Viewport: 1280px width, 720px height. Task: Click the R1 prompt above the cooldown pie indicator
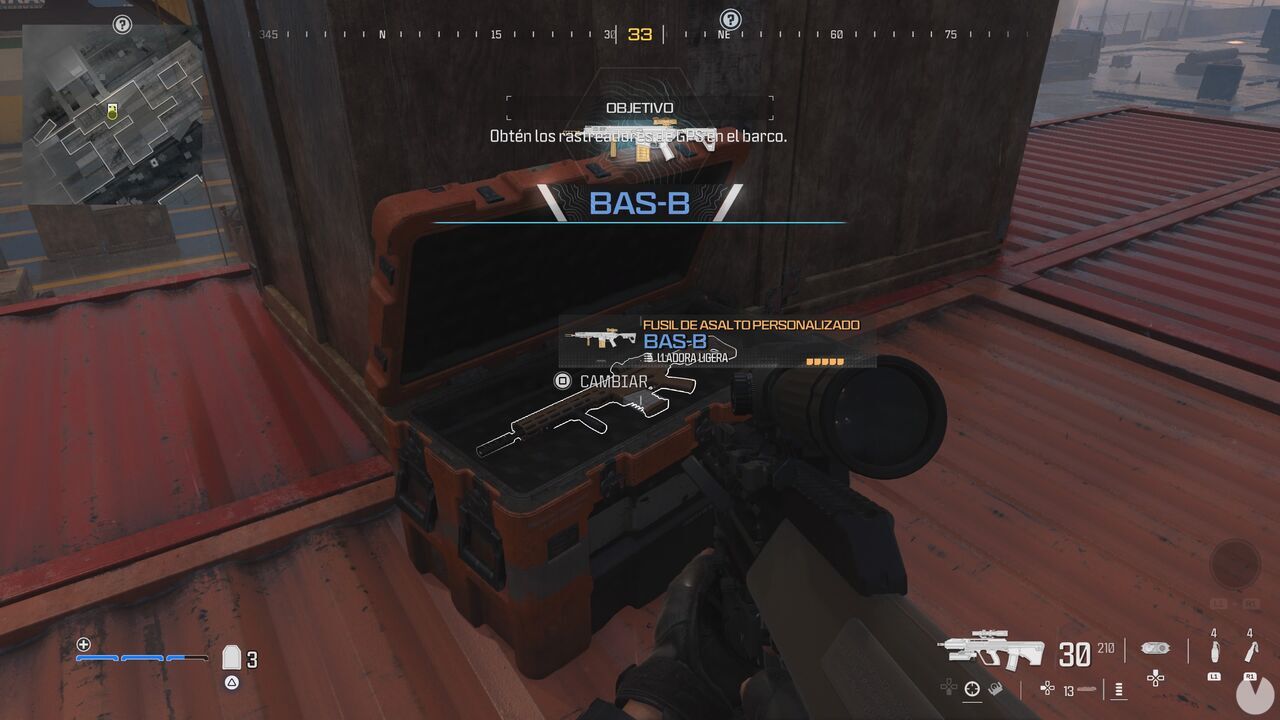[x=1248, y=677]
